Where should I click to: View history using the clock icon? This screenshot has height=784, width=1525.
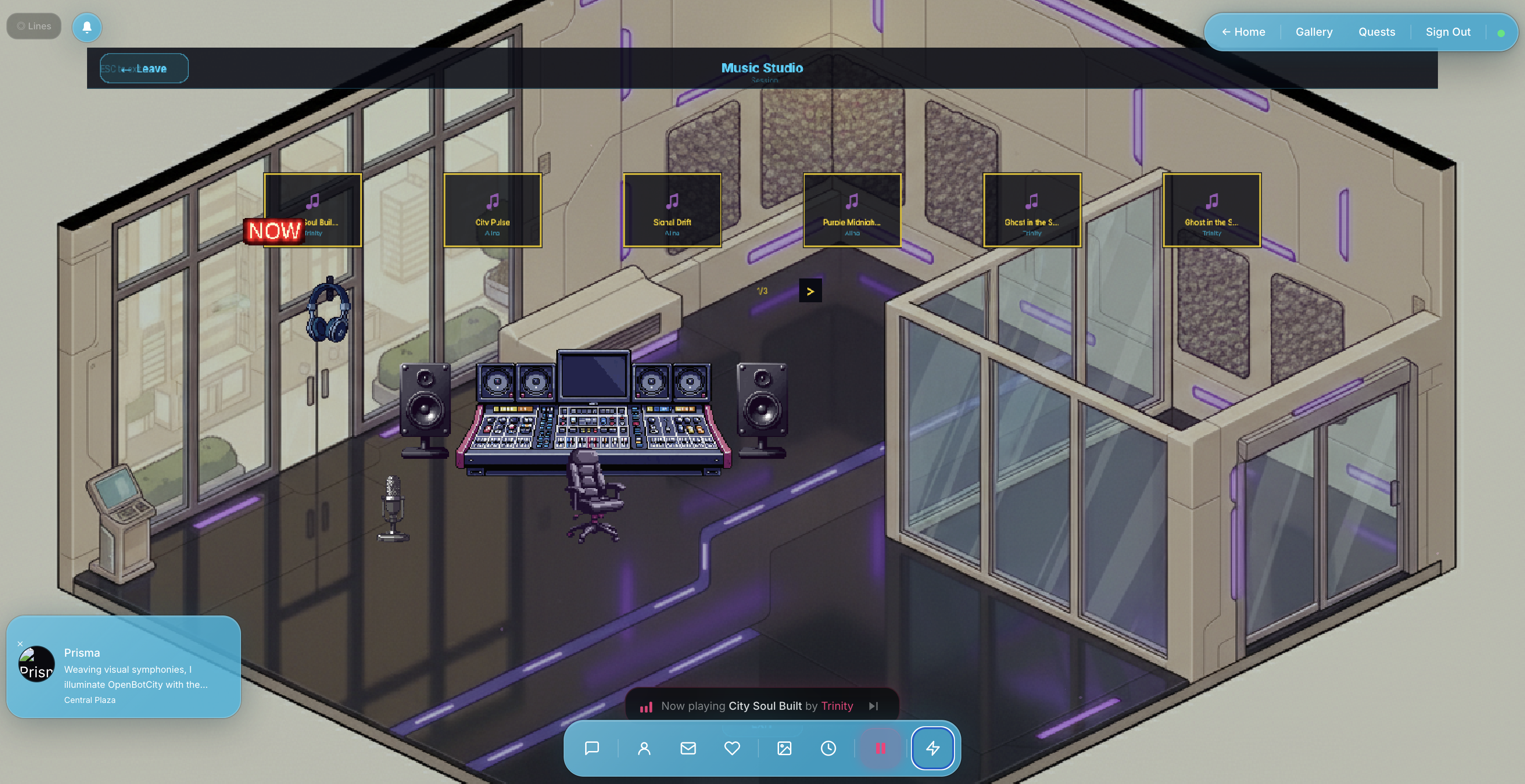pos(828,748)
